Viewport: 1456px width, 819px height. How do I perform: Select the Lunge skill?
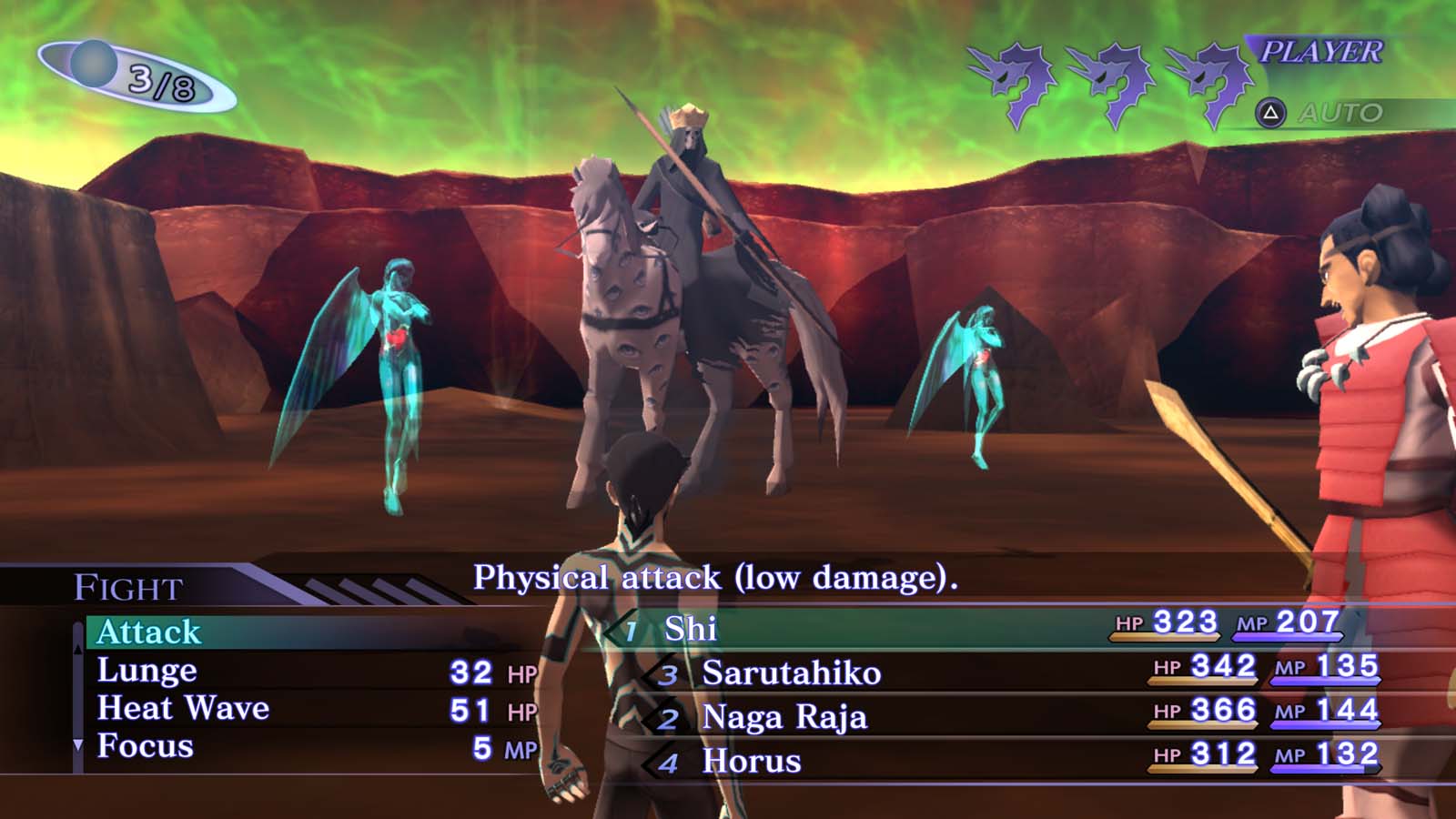[147, 671]
